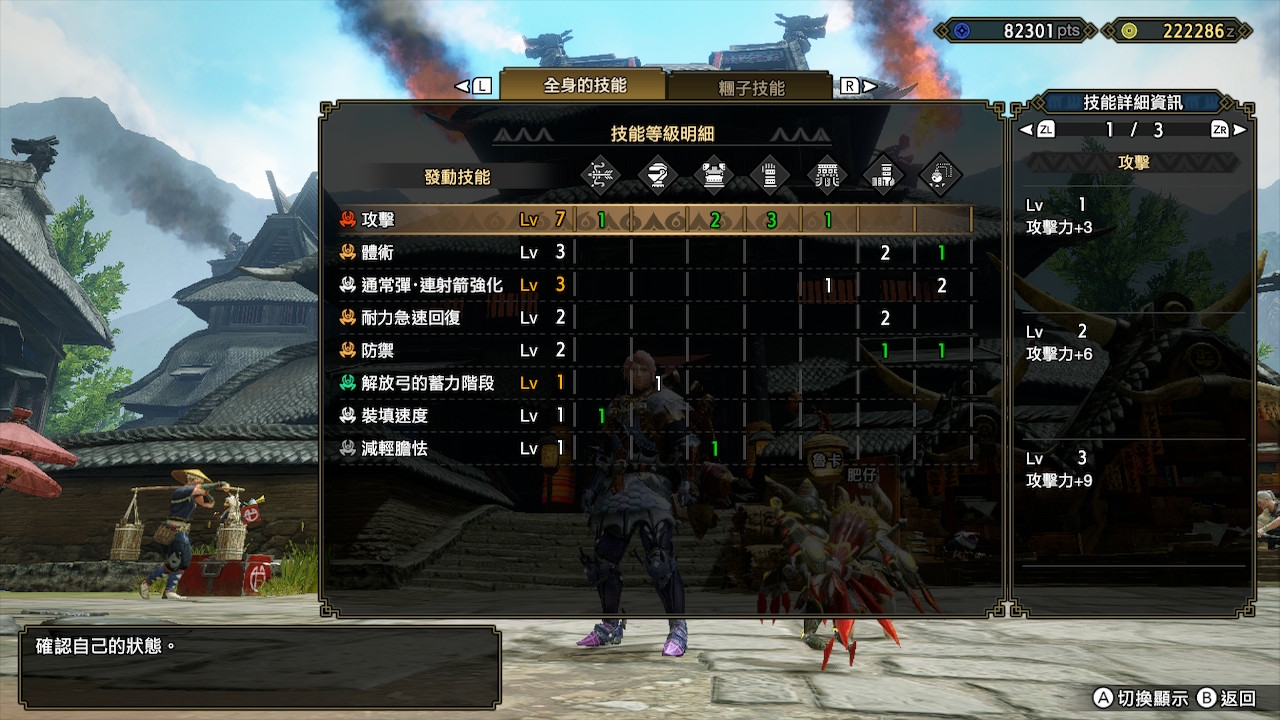Switch to the 全身的技能 tab

(x=584, y=86)
